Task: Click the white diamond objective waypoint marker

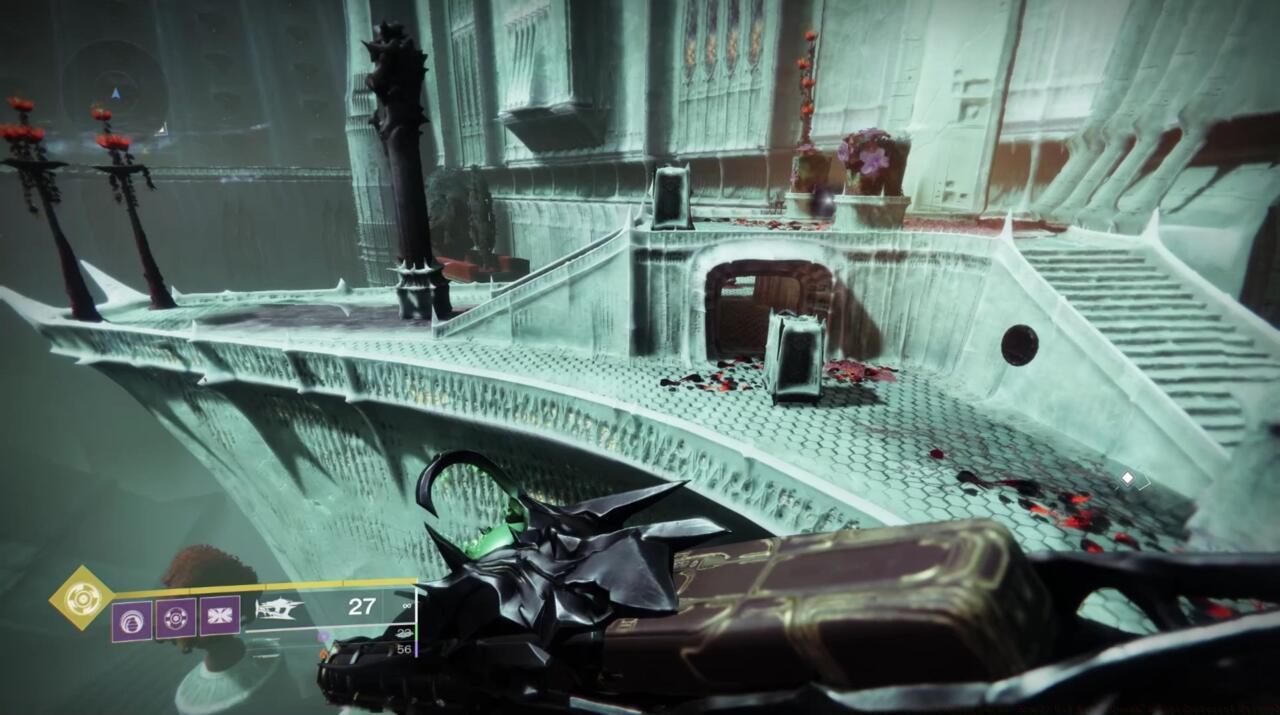Action: click(1128, 479)
